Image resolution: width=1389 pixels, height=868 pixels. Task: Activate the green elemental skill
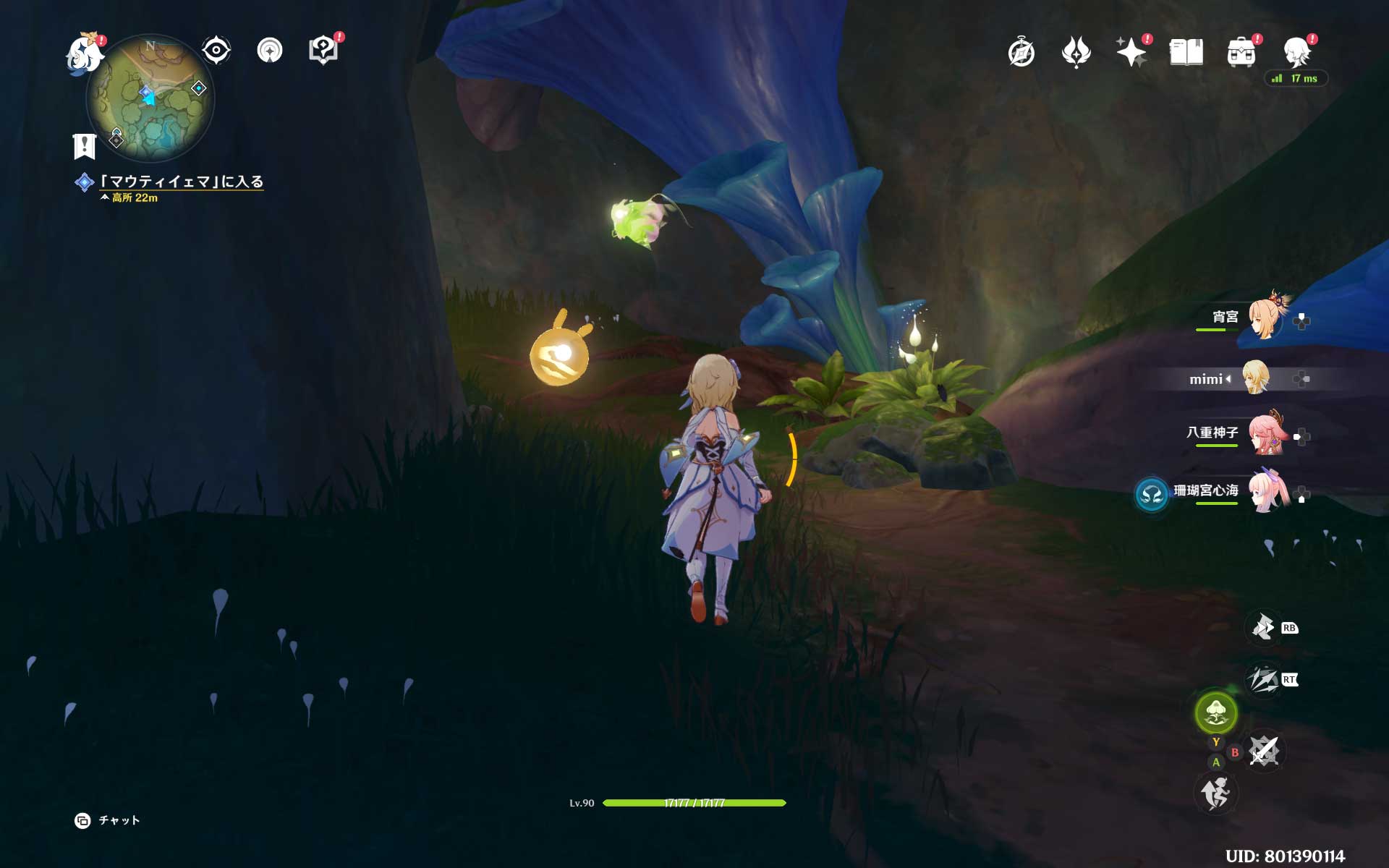click(1216, 712)
